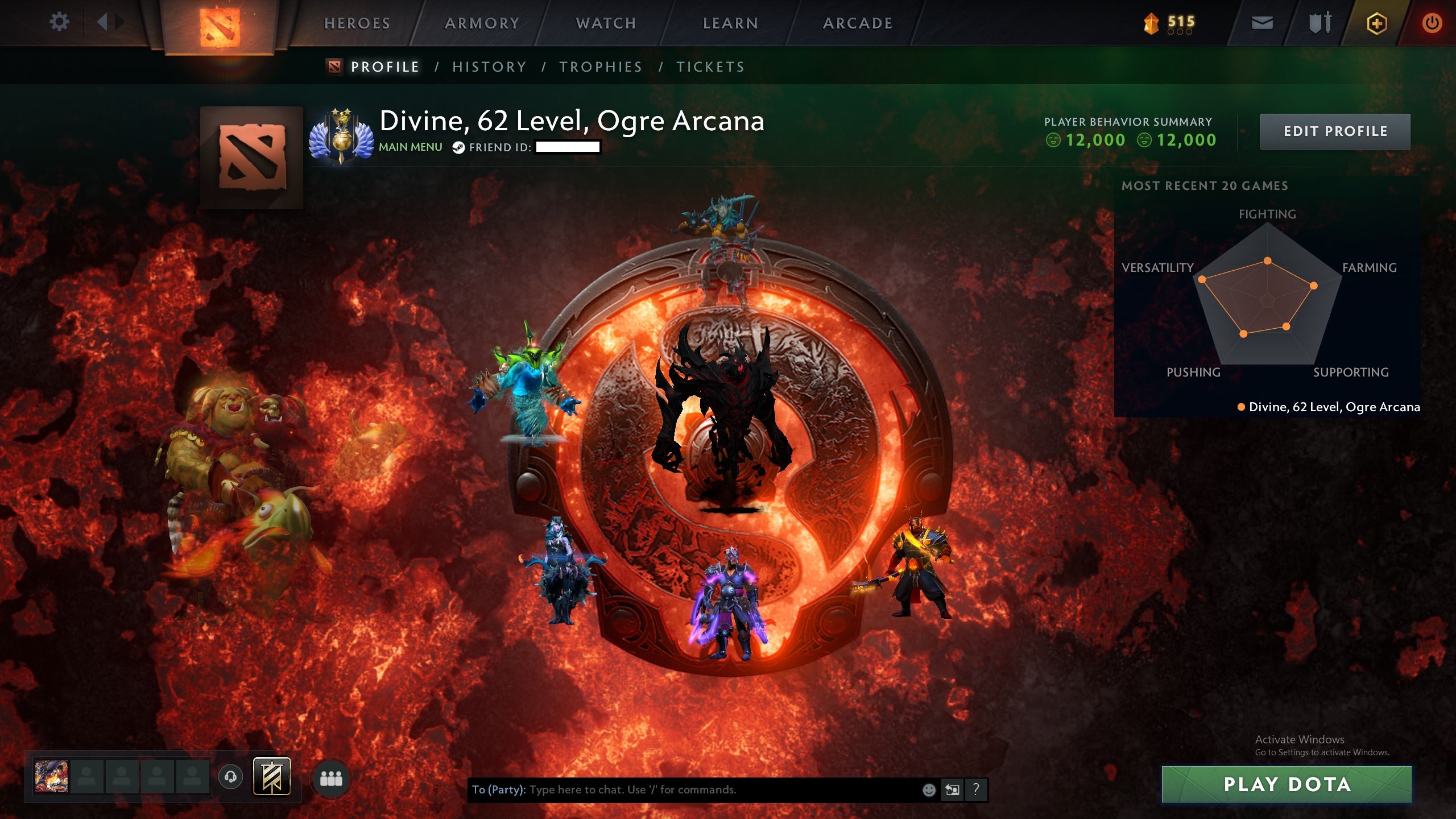Screen dimensions: 1456x819
Task: Click the Dota Plus hexagon icon
Action: coord(1376,23)
